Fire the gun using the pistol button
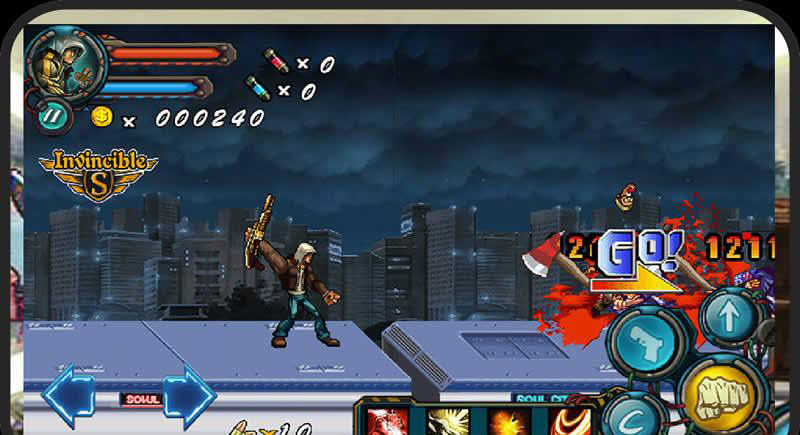 coord(647,345)
